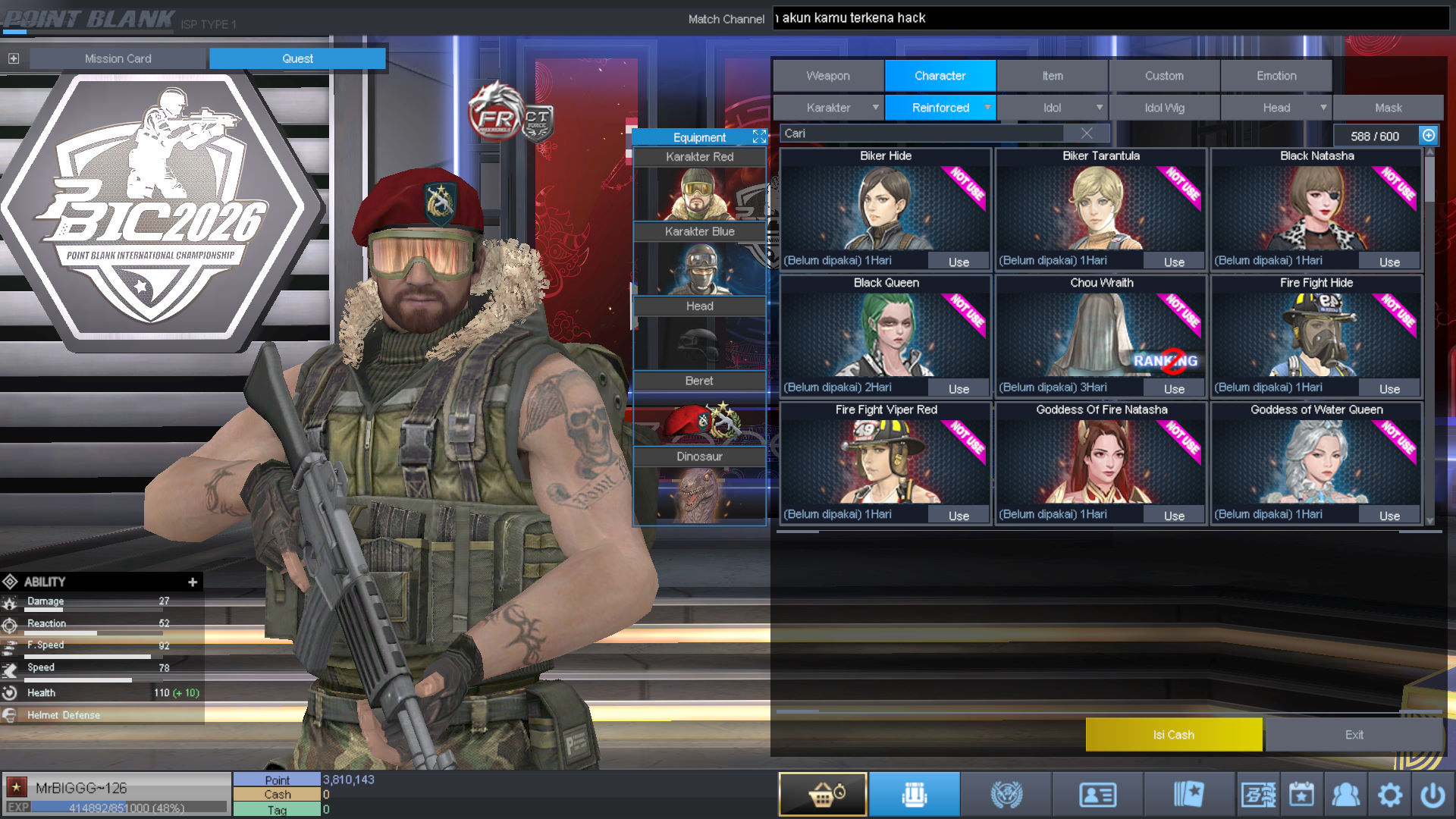Viewport: 1456px width, 819px height.
Task: Select the Mask category
Action: click(x=1388, y=108)
